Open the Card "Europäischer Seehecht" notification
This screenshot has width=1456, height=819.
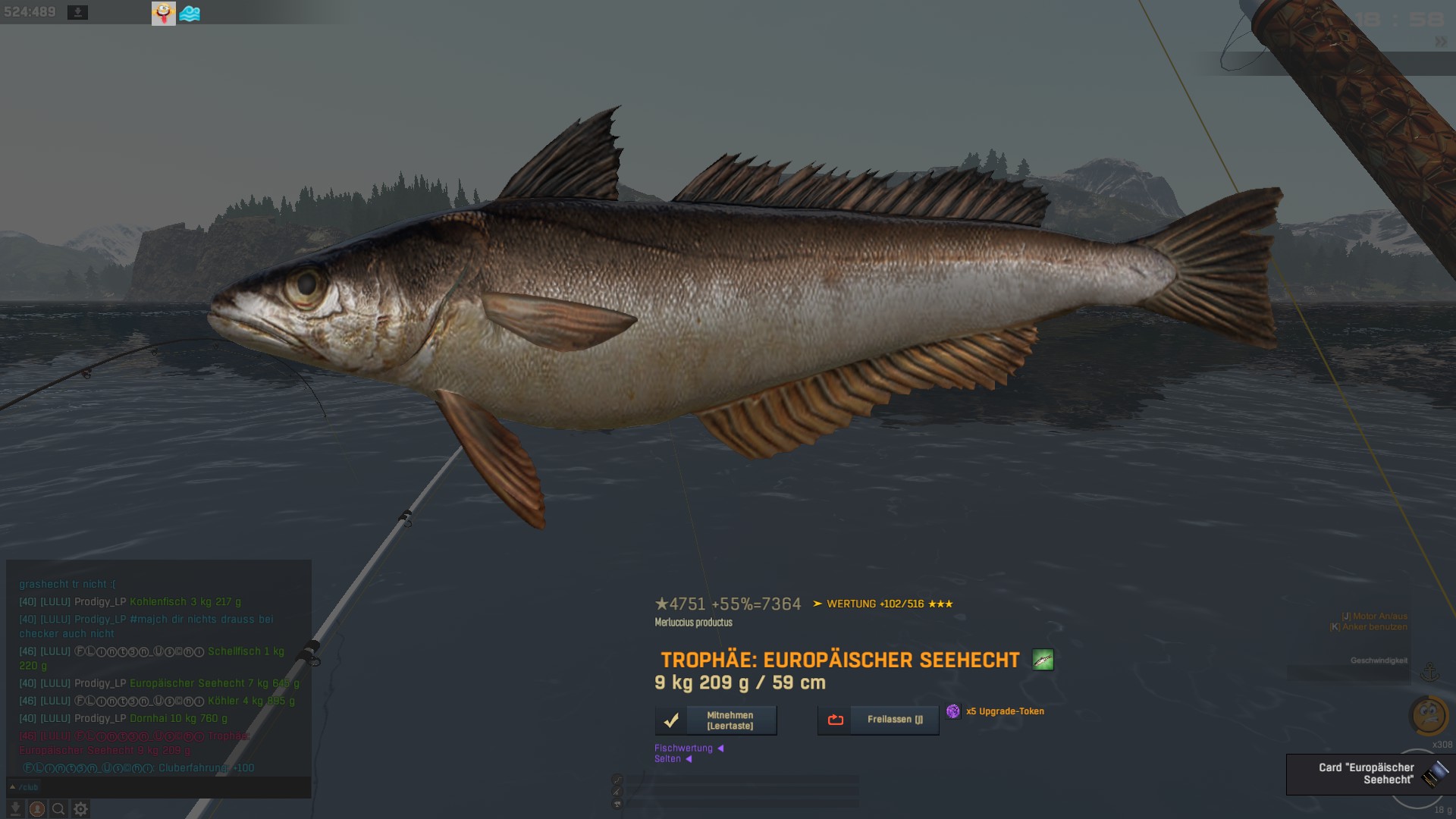(1367, 773)
